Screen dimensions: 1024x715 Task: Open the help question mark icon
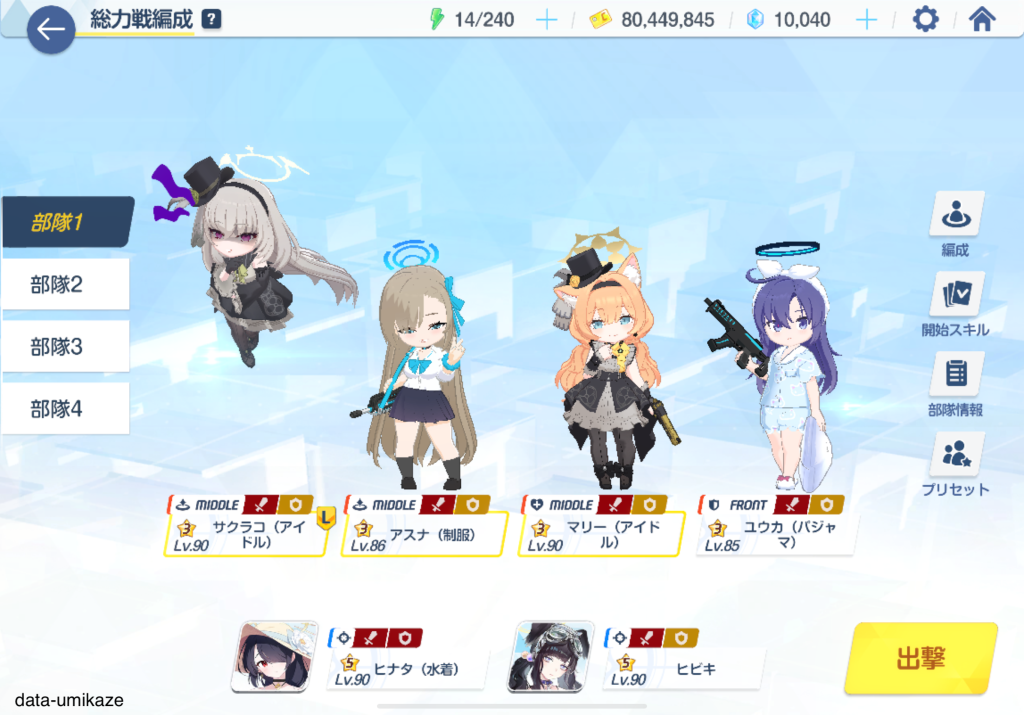[x=211, y=20]
